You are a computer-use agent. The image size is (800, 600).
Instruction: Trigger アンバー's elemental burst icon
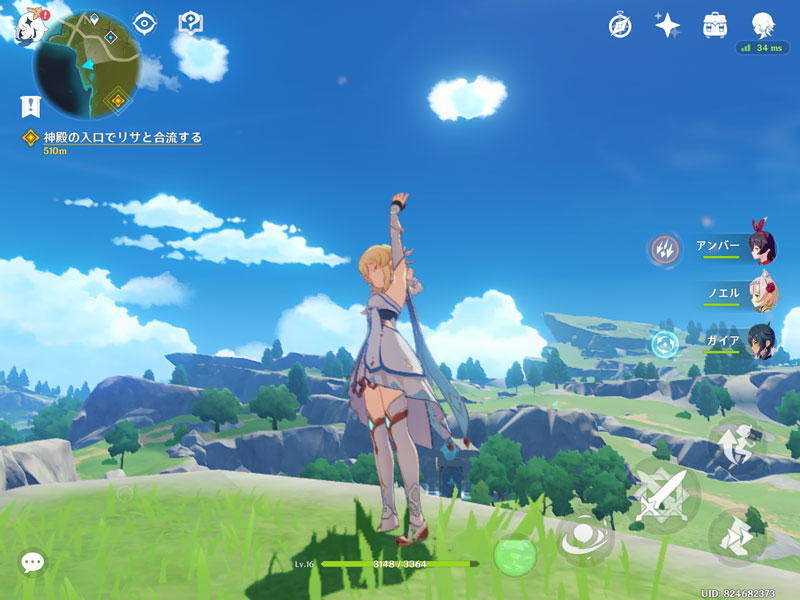(x=664, y=248)
